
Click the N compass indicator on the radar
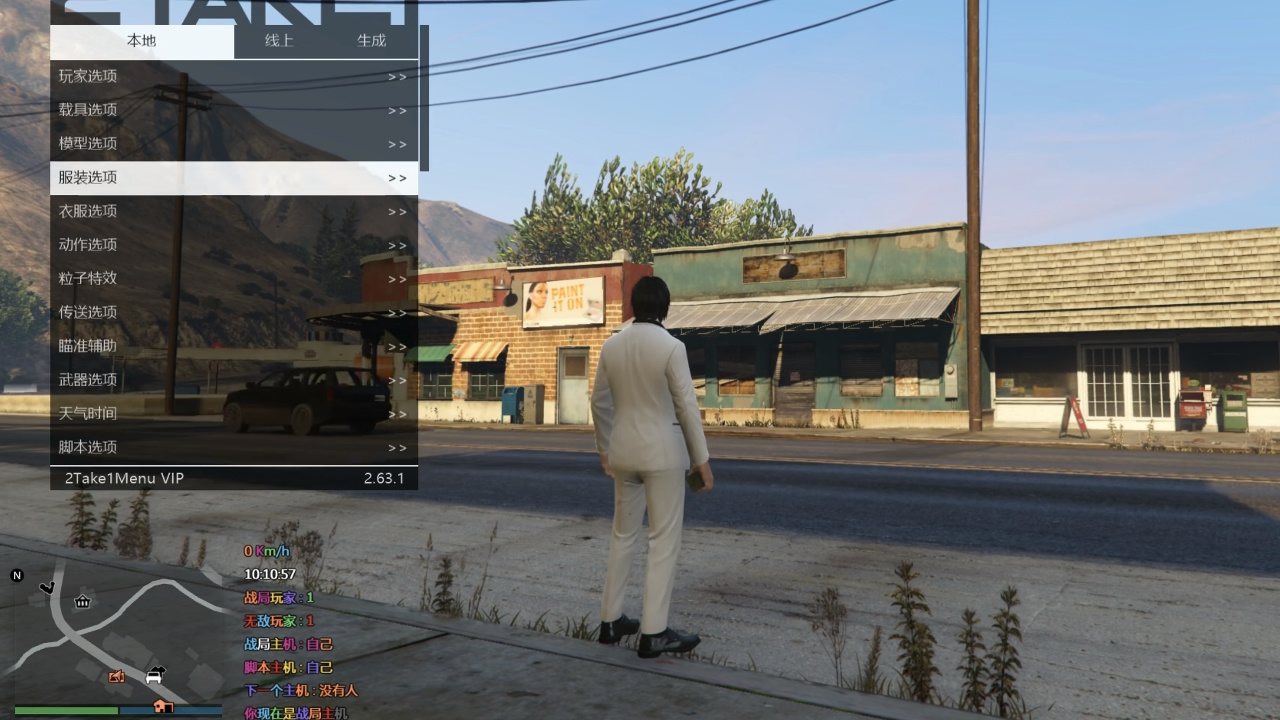[16, 575]
